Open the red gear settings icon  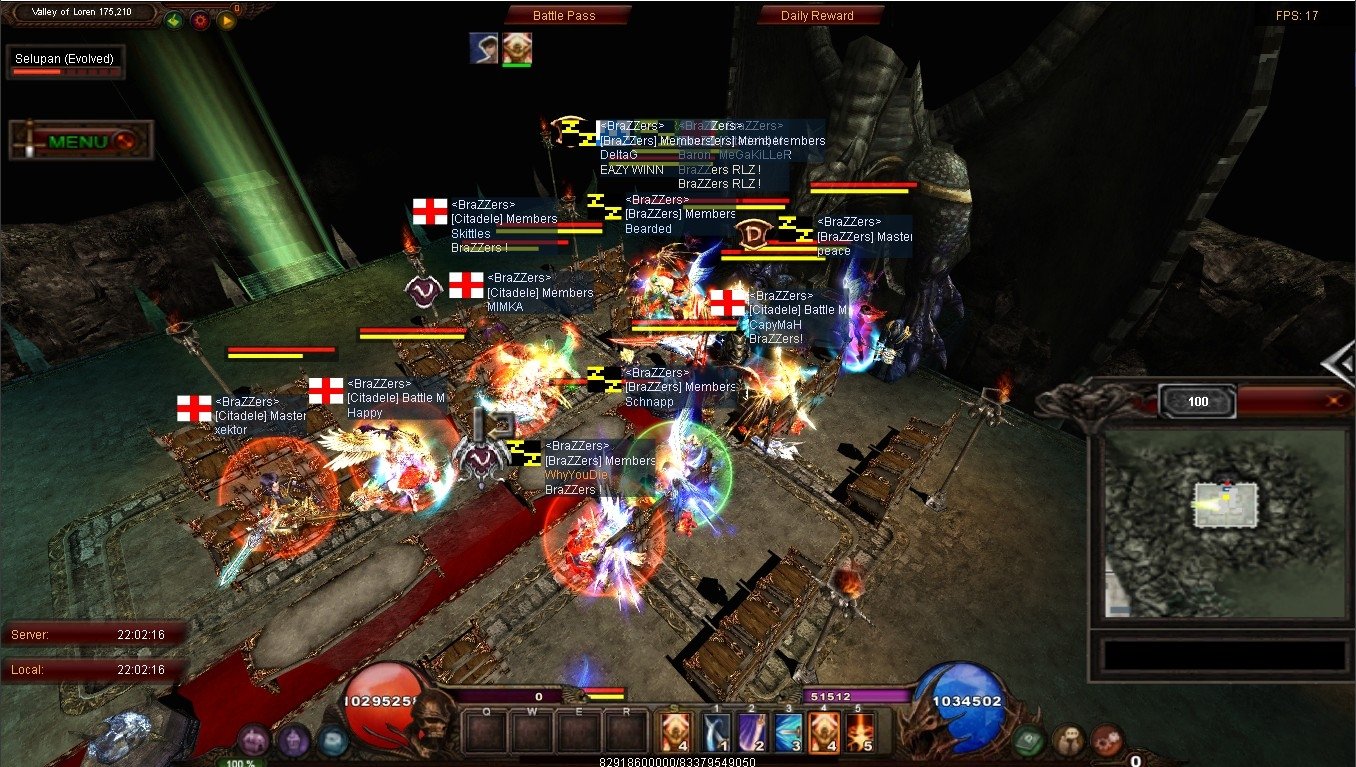[x=200, y=19]
